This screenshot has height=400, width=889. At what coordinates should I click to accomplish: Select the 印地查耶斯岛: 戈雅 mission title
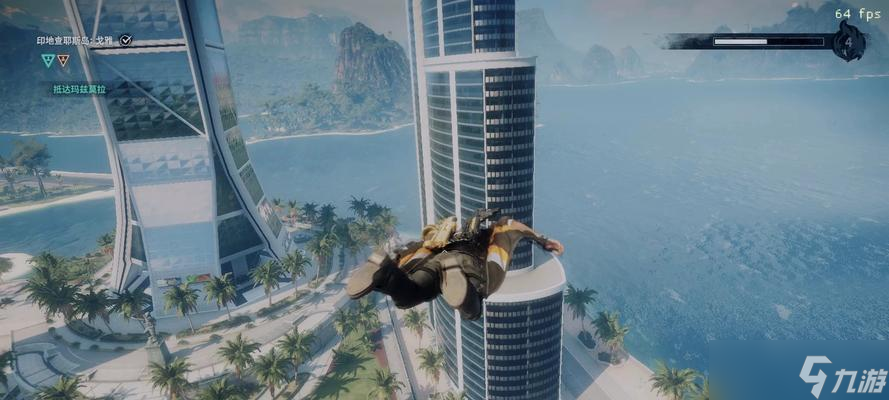click(x=77, y=41)
